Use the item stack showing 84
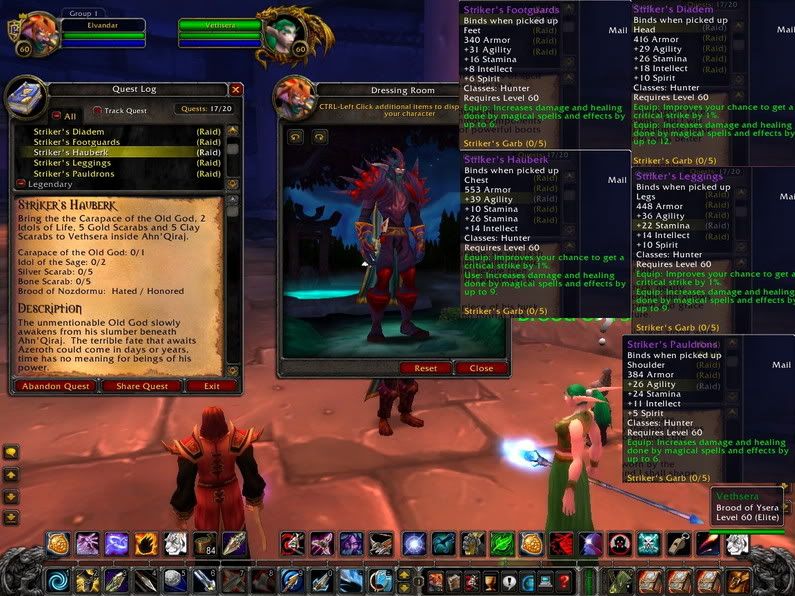This screenshot has width=795, height=596. (x=205, y=545)
